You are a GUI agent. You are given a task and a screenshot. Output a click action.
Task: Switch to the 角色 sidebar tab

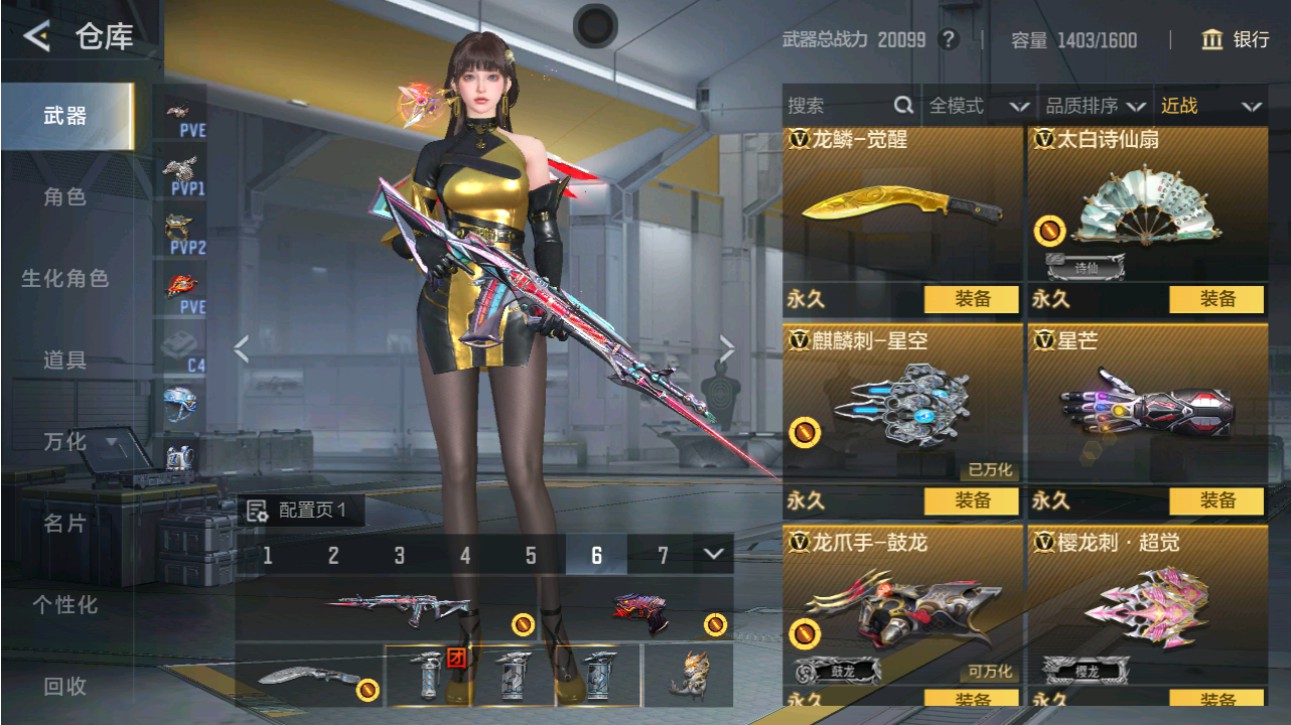coord(65,197)
